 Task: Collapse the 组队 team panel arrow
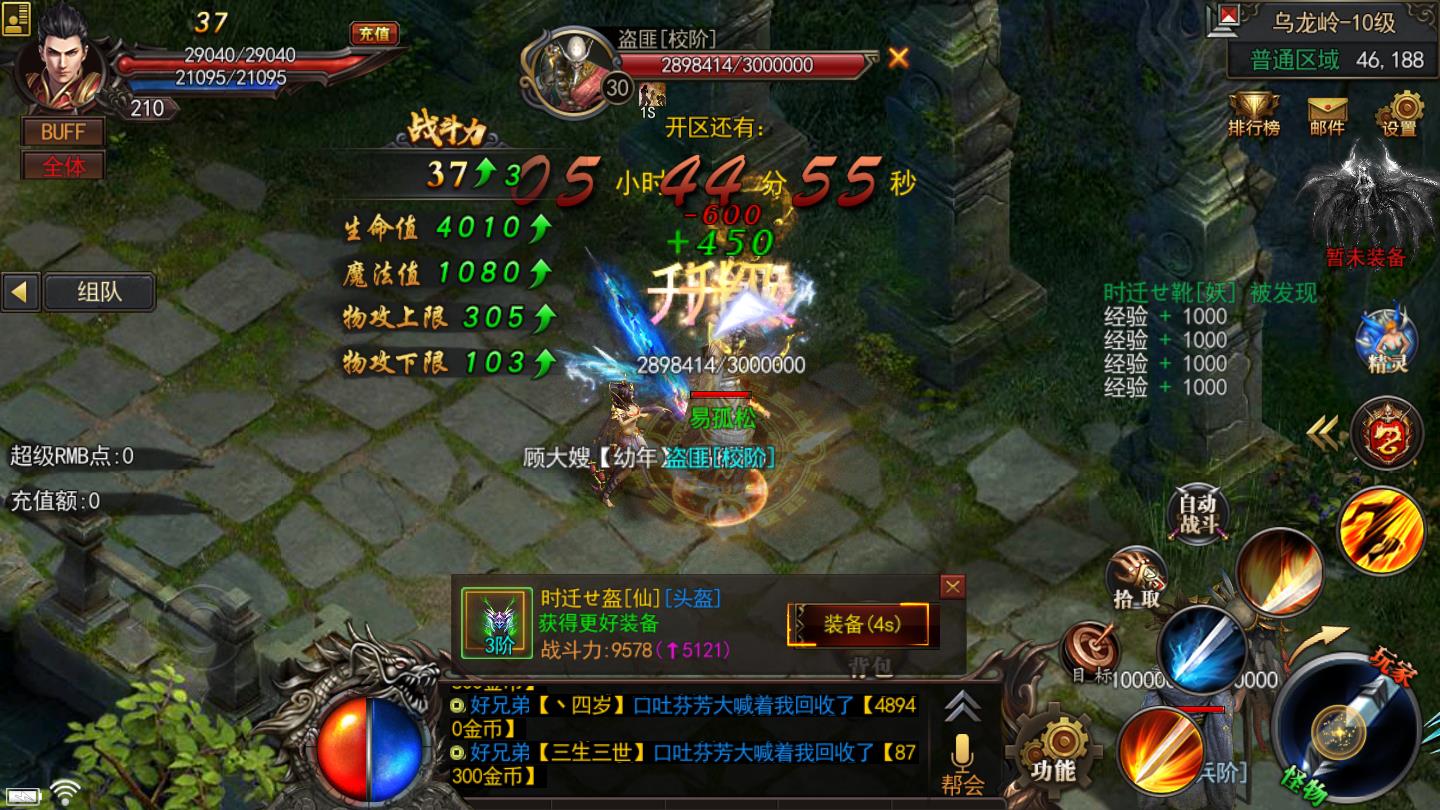[21, 293]
